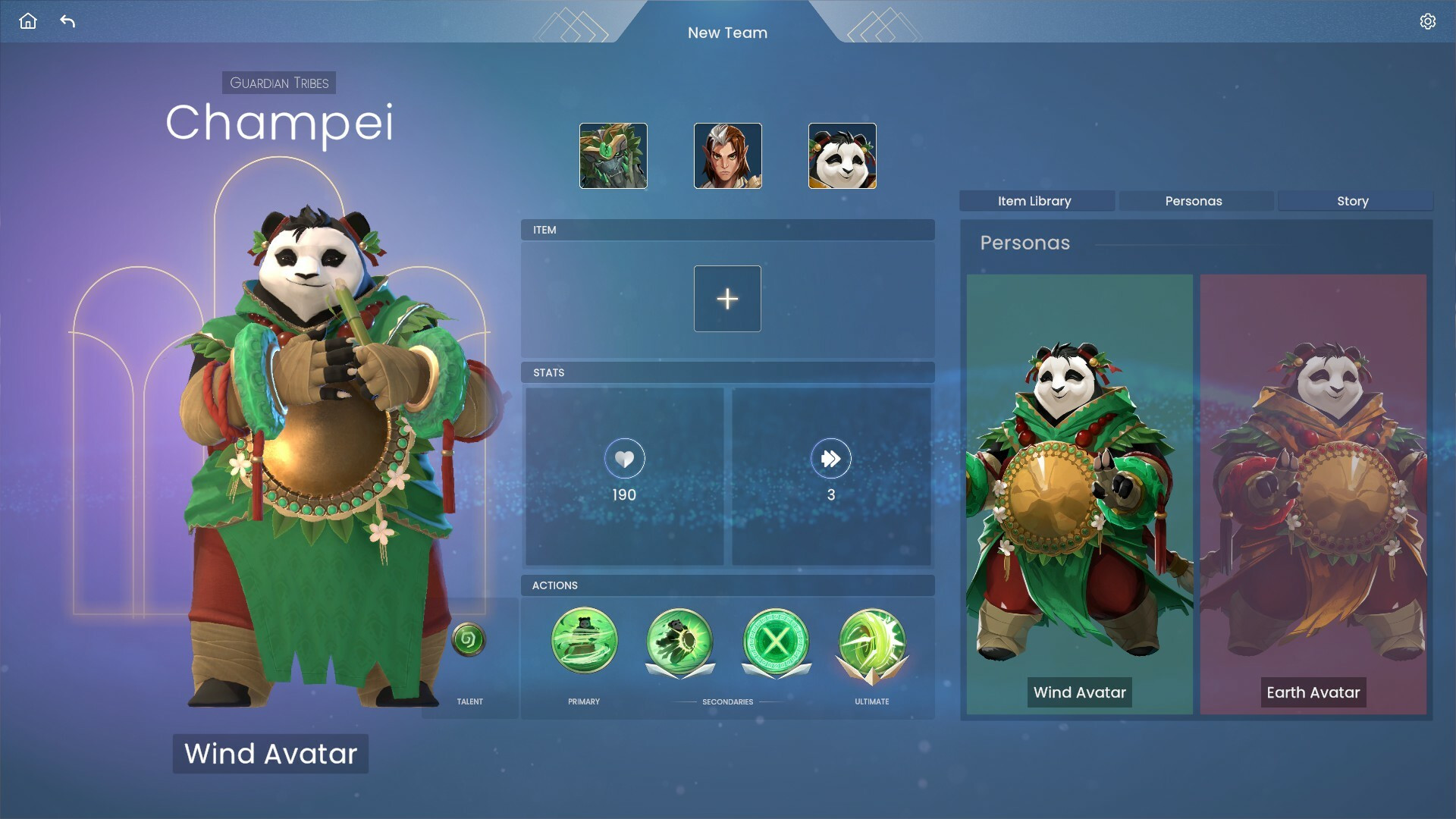Viewport: 1456px width, 819px height.
Task: Go to the home screen
Action: [28, 21]
